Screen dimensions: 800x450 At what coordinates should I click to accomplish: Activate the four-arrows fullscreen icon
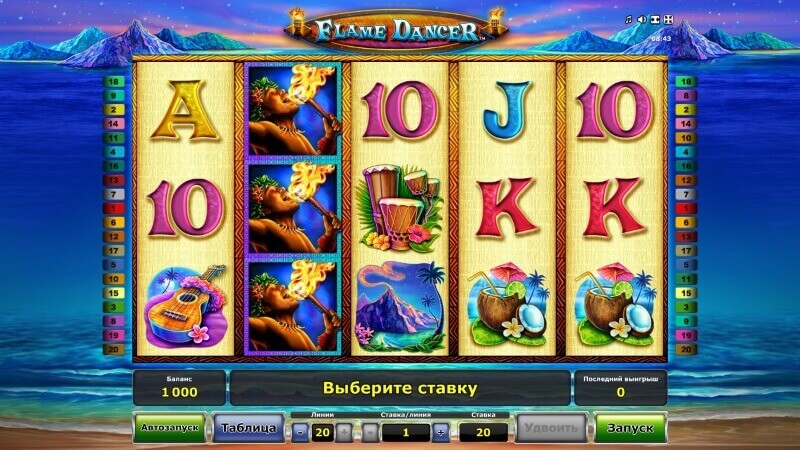click(668, 19)
